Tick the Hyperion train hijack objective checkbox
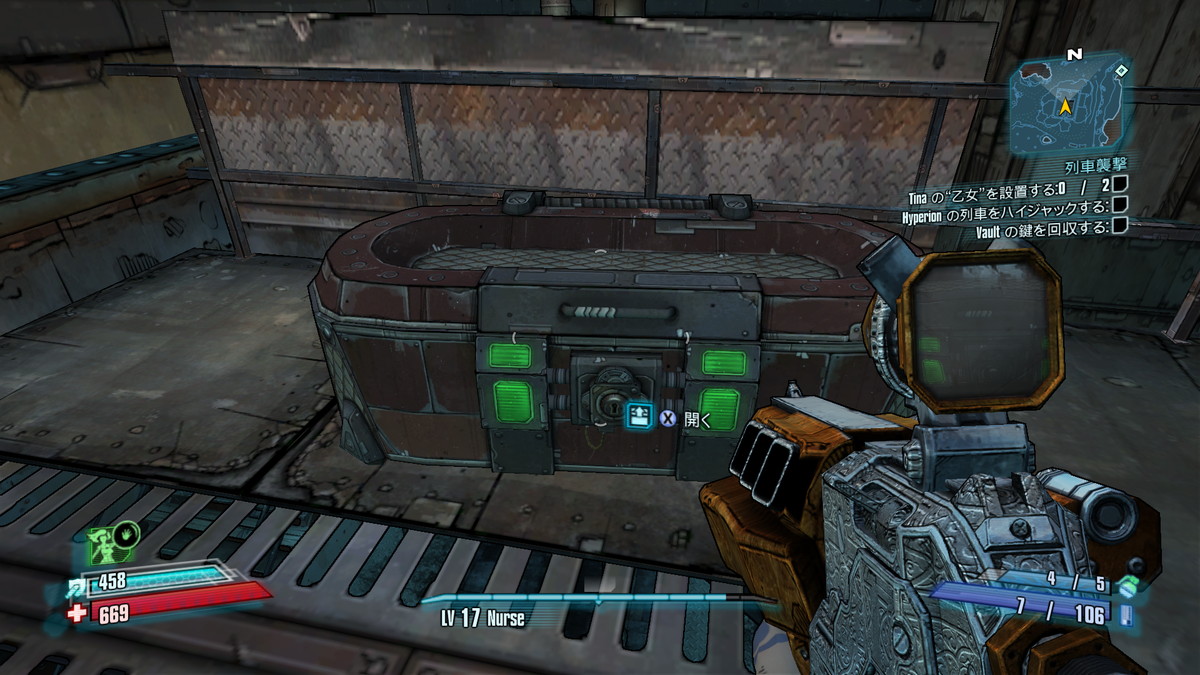The image size is (1200, 675). [x=1120, y=205]
